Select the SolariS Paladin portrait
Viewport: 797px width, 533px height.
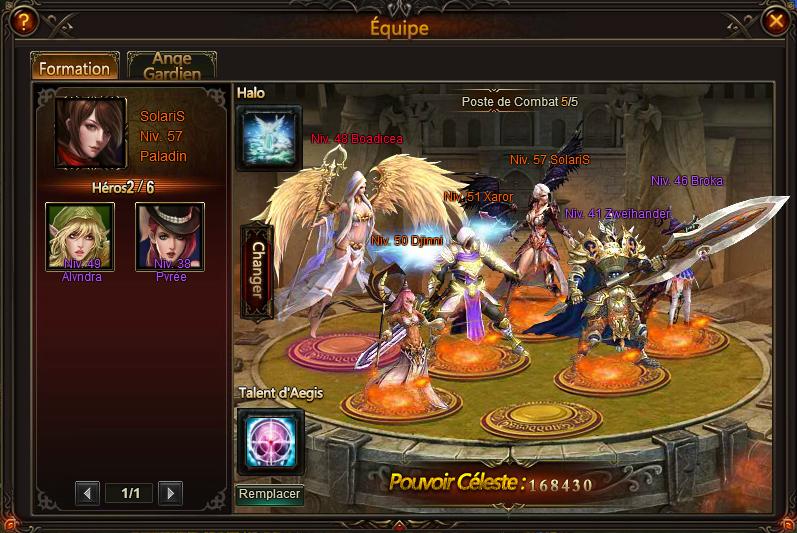[91, 133]
